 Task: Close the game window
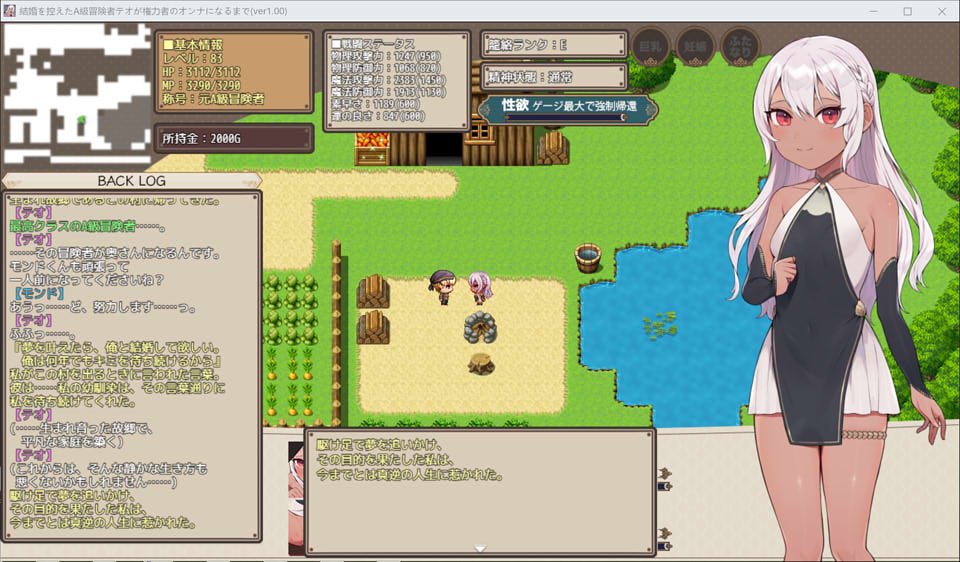pyautogui.click(x=942, y=11)
